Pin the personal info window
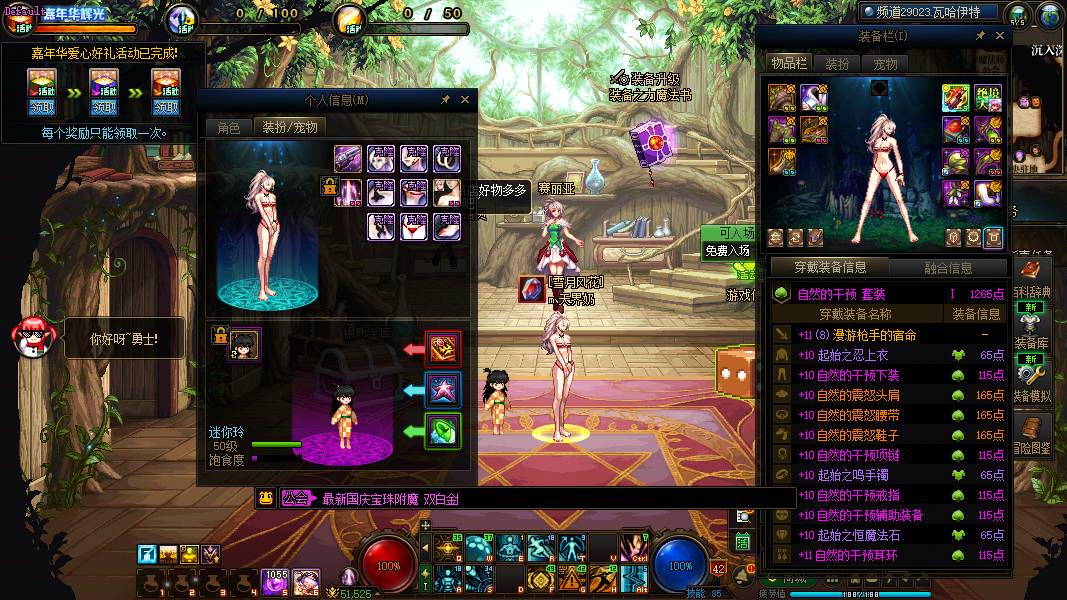The width and height of the screenshot is (1067, 600). pos(445,100)
